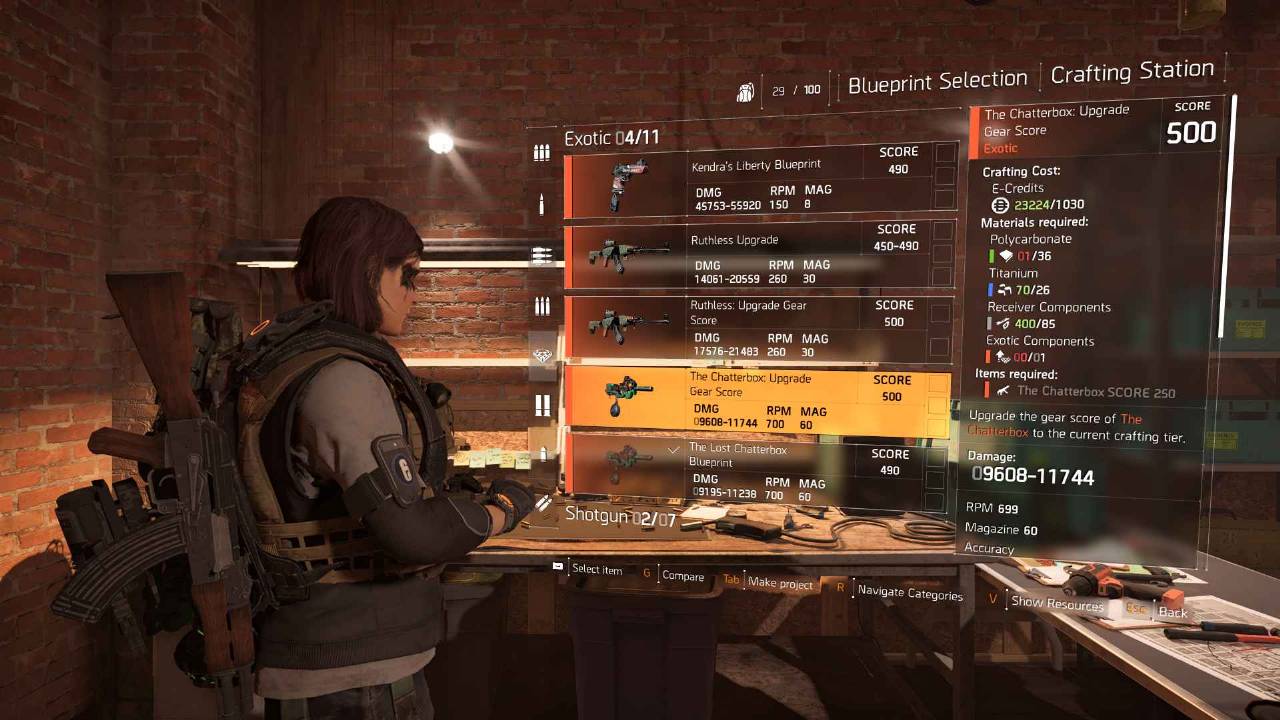Screen dimensions: 1280x720
Task: Click Show Resources
Action: coord(1062,604)
